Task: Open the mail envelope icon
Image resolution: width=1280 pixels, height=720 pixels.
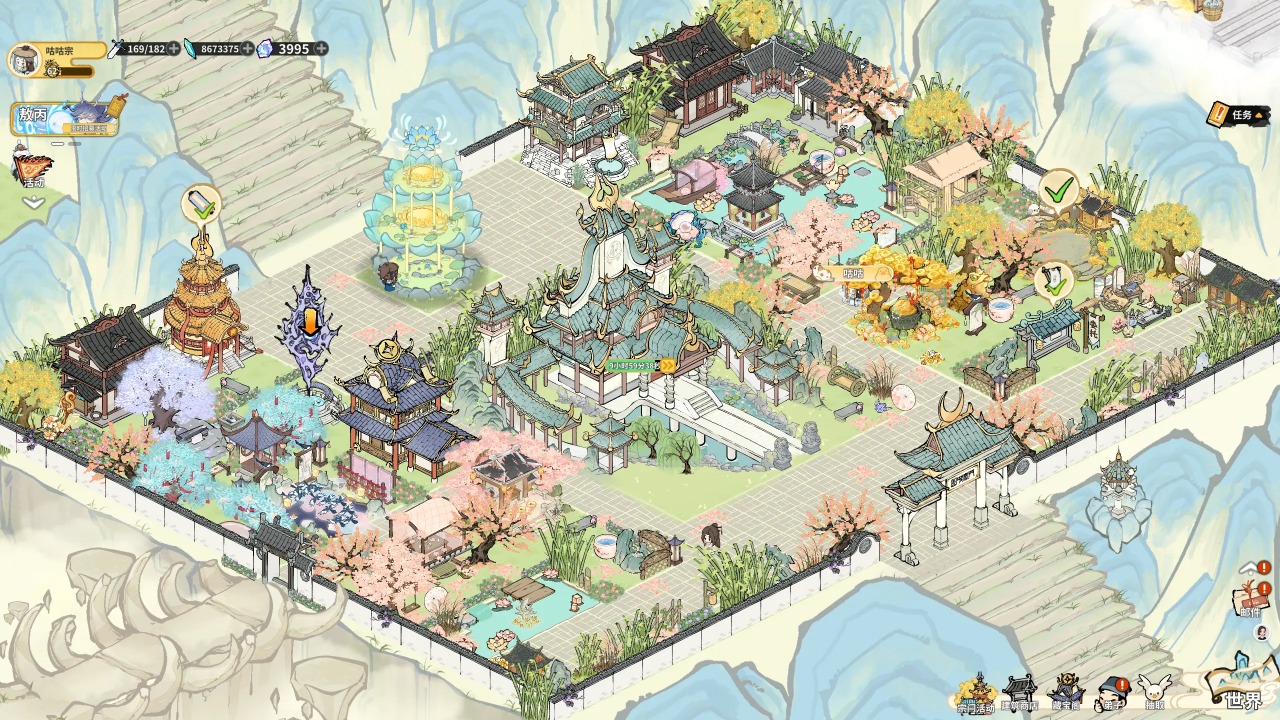Action: 1250,600
